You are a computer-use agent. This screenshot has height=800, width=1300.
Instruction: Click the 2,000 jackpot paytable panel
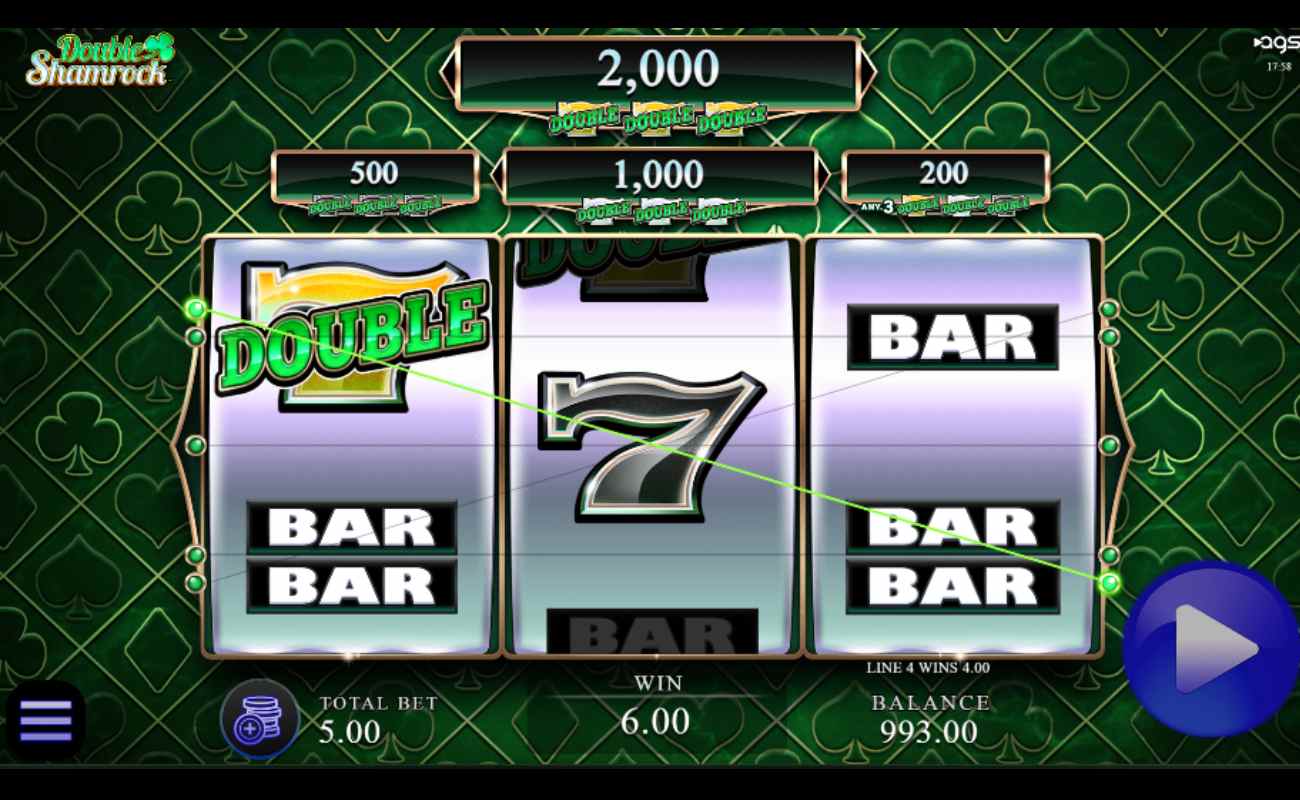pos(656,70)
